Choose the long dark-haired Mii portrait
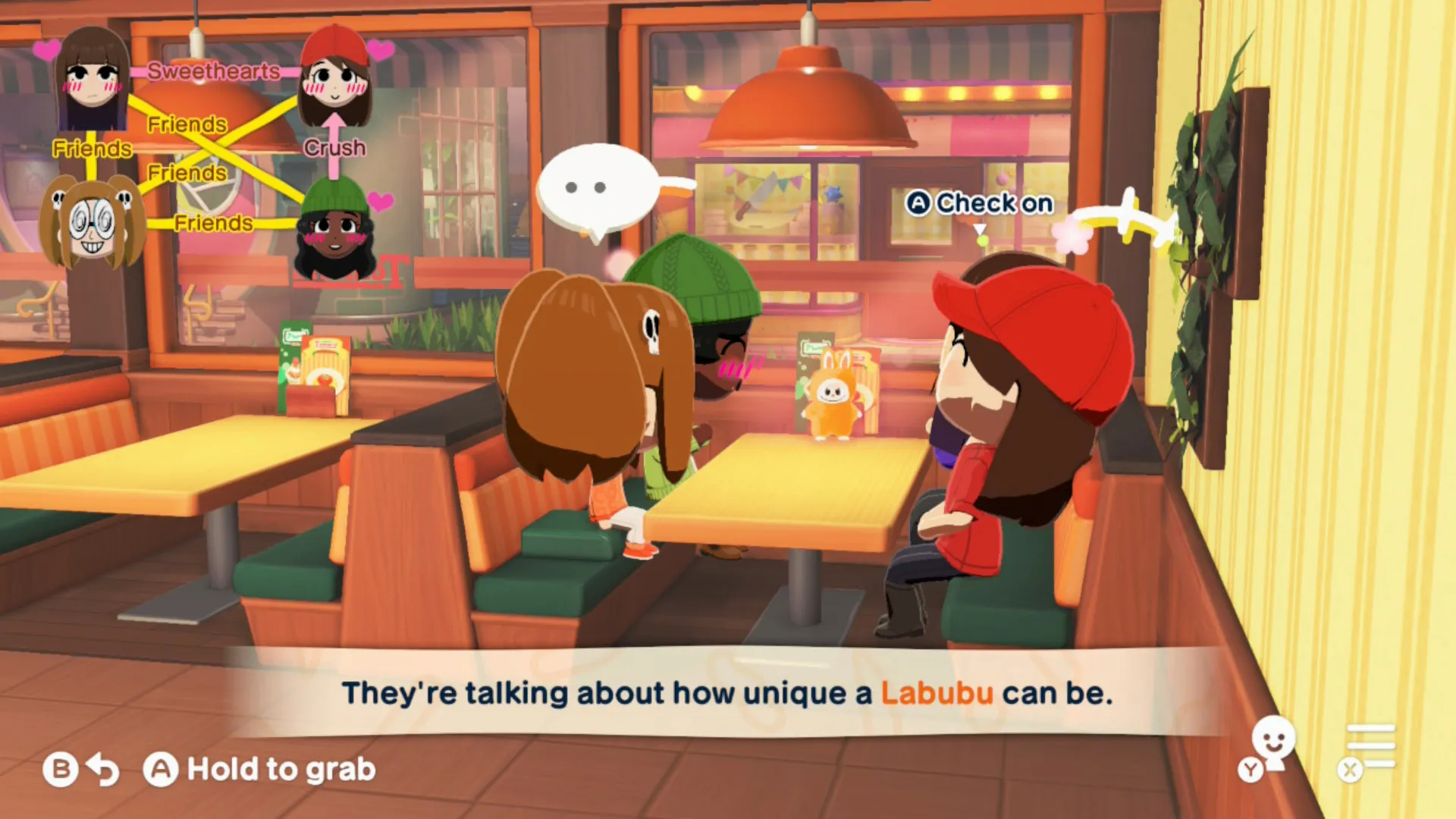The width and height of the screenshot is (1456, 819). 92,80
